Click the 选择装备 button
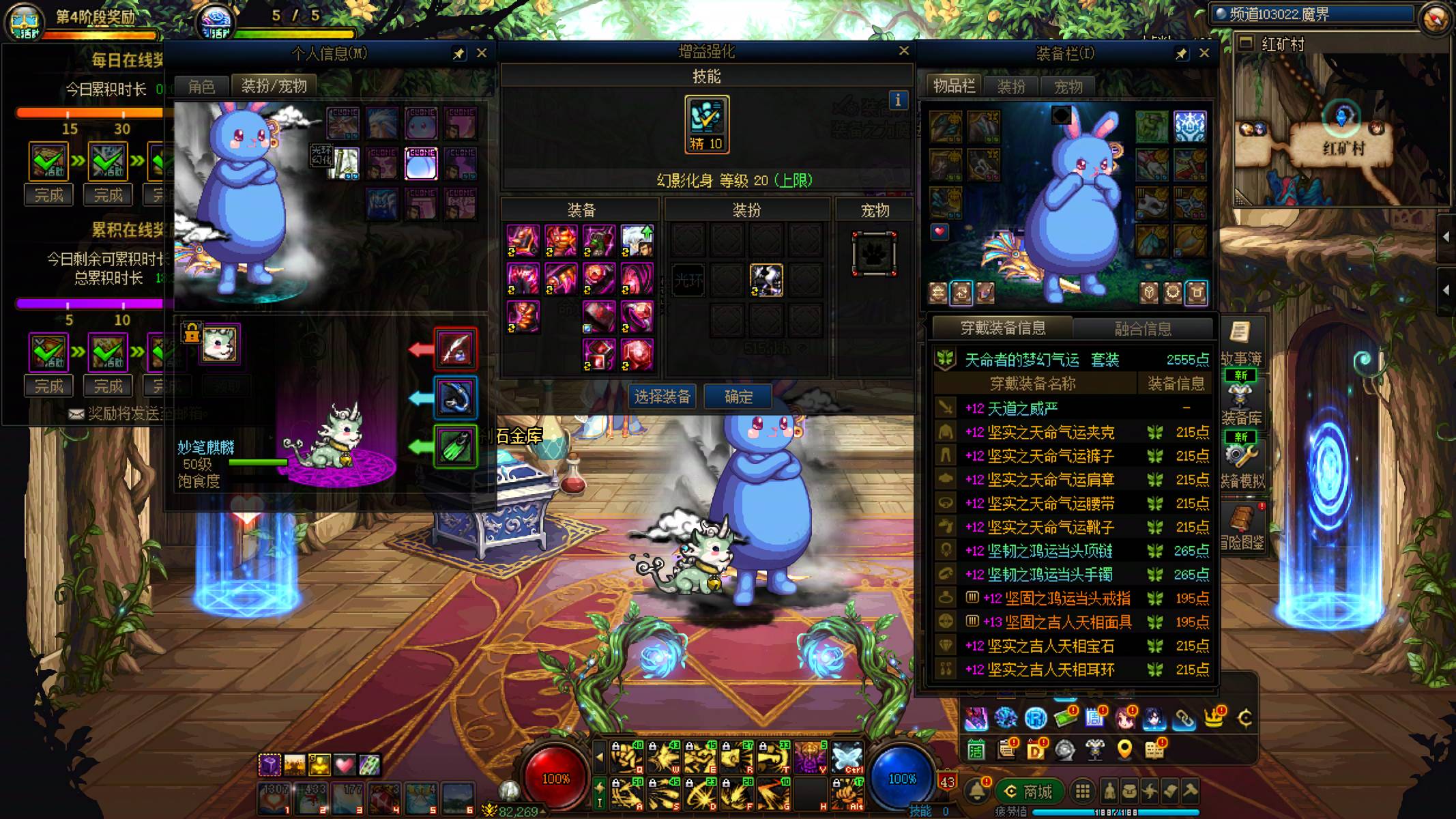This screenshot has width=1456, height=819. 662,397
